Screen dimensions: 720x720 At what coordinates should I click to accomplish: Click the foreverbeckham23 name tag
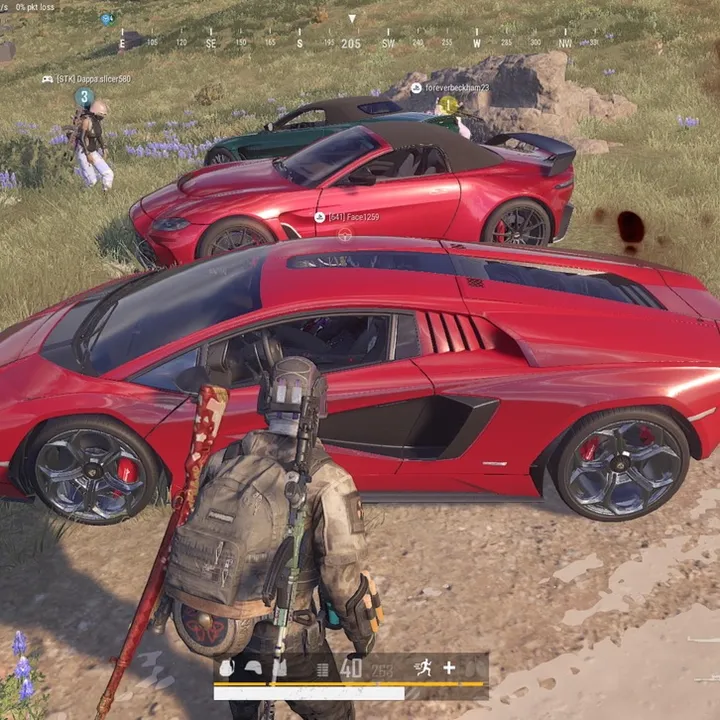coord(456,88)
